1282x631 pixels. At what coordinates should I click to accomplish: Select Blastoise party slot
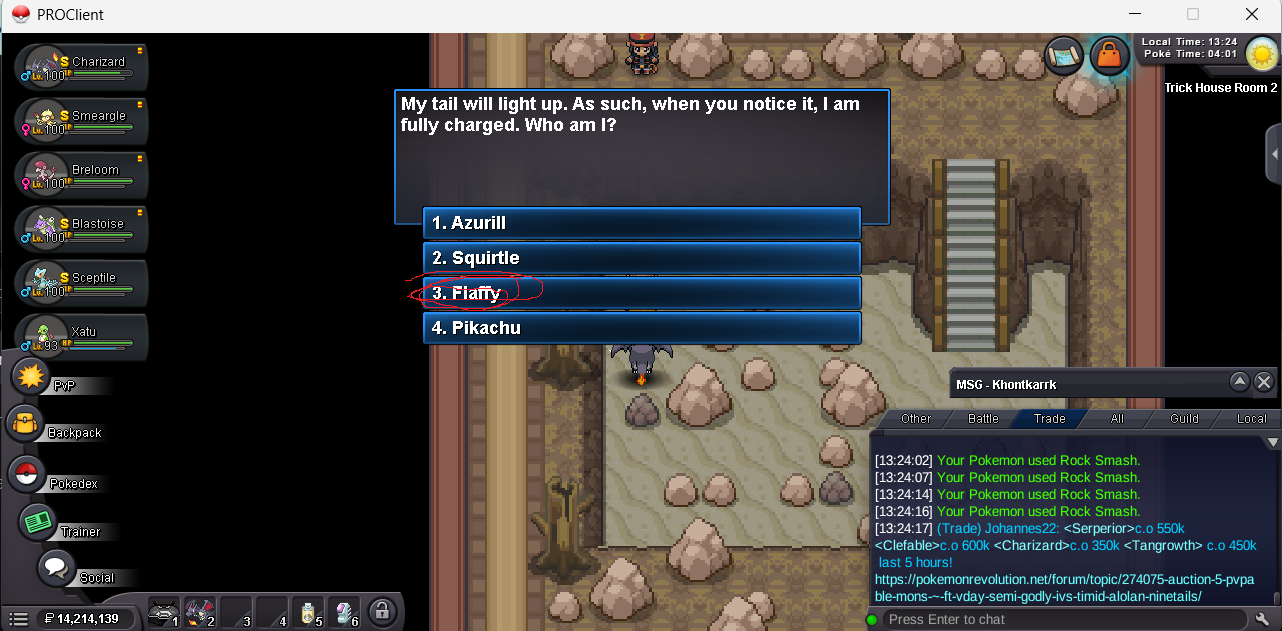pyautogui.click(x=82, y=229)
